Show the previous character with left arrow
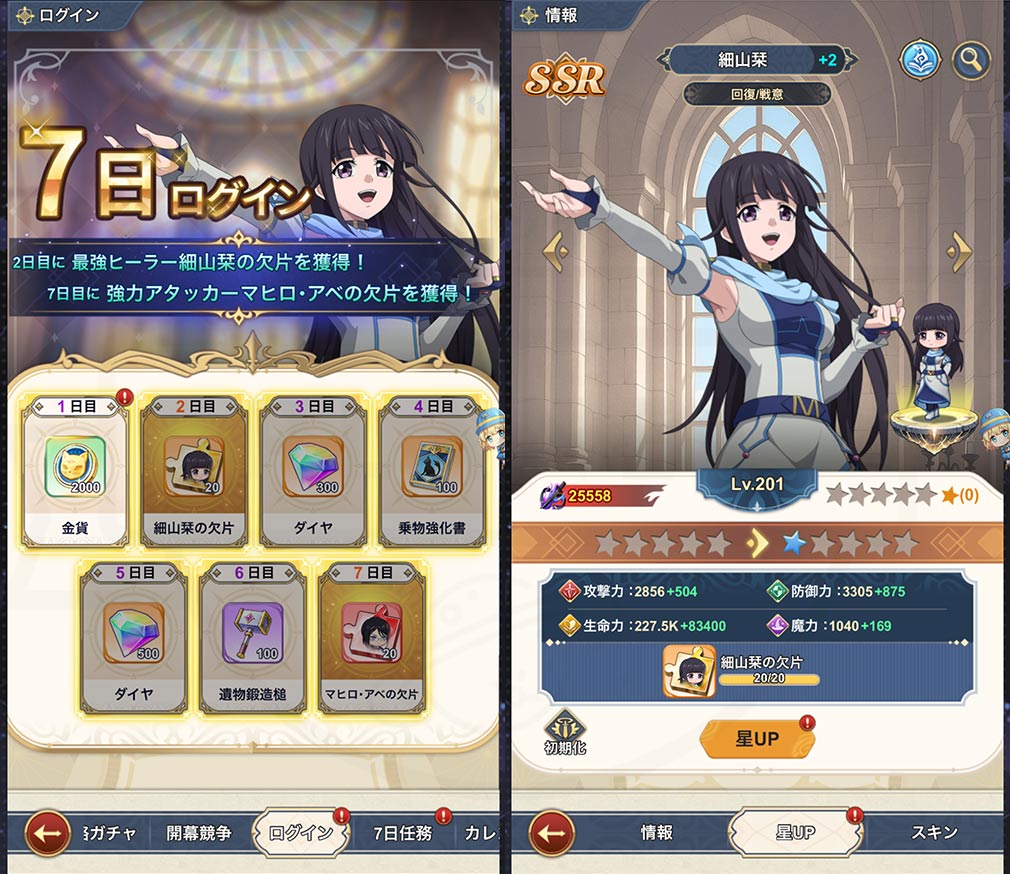 coord(555,247)
